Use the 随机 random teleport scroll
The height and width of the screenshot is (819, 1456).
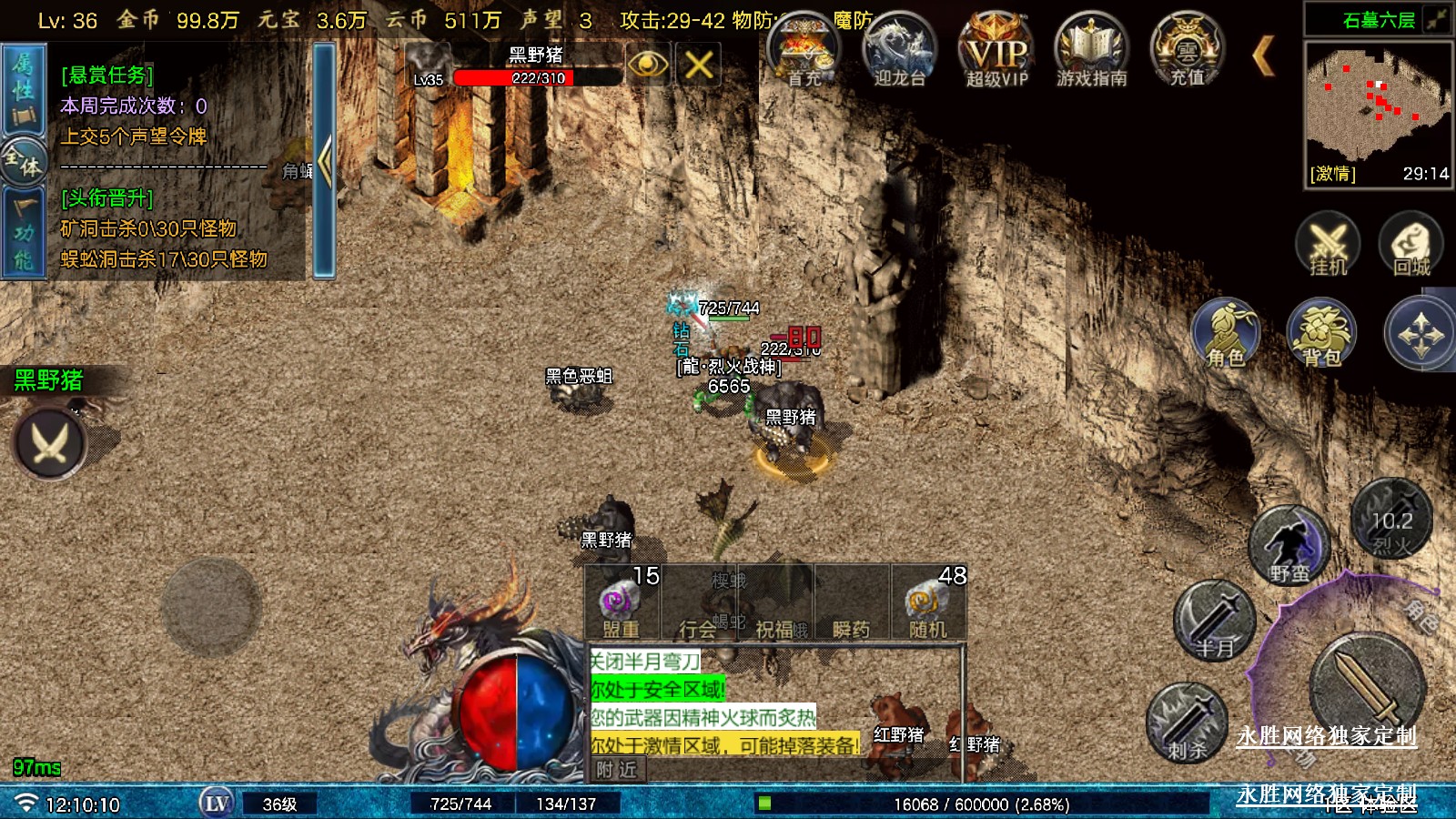click(x=927, y=604)
